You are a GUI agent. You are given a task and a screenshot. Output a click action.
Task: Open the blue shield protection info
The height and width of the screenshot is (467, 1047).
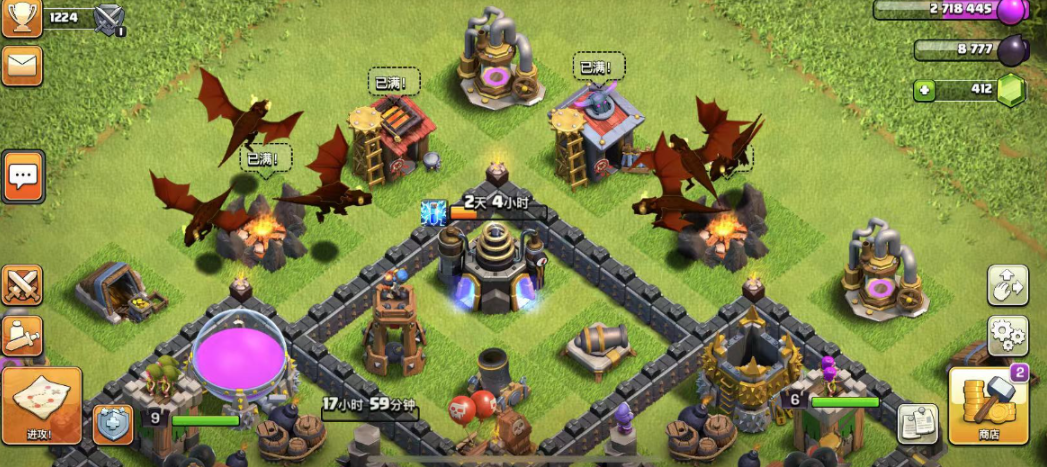(113, 424)
